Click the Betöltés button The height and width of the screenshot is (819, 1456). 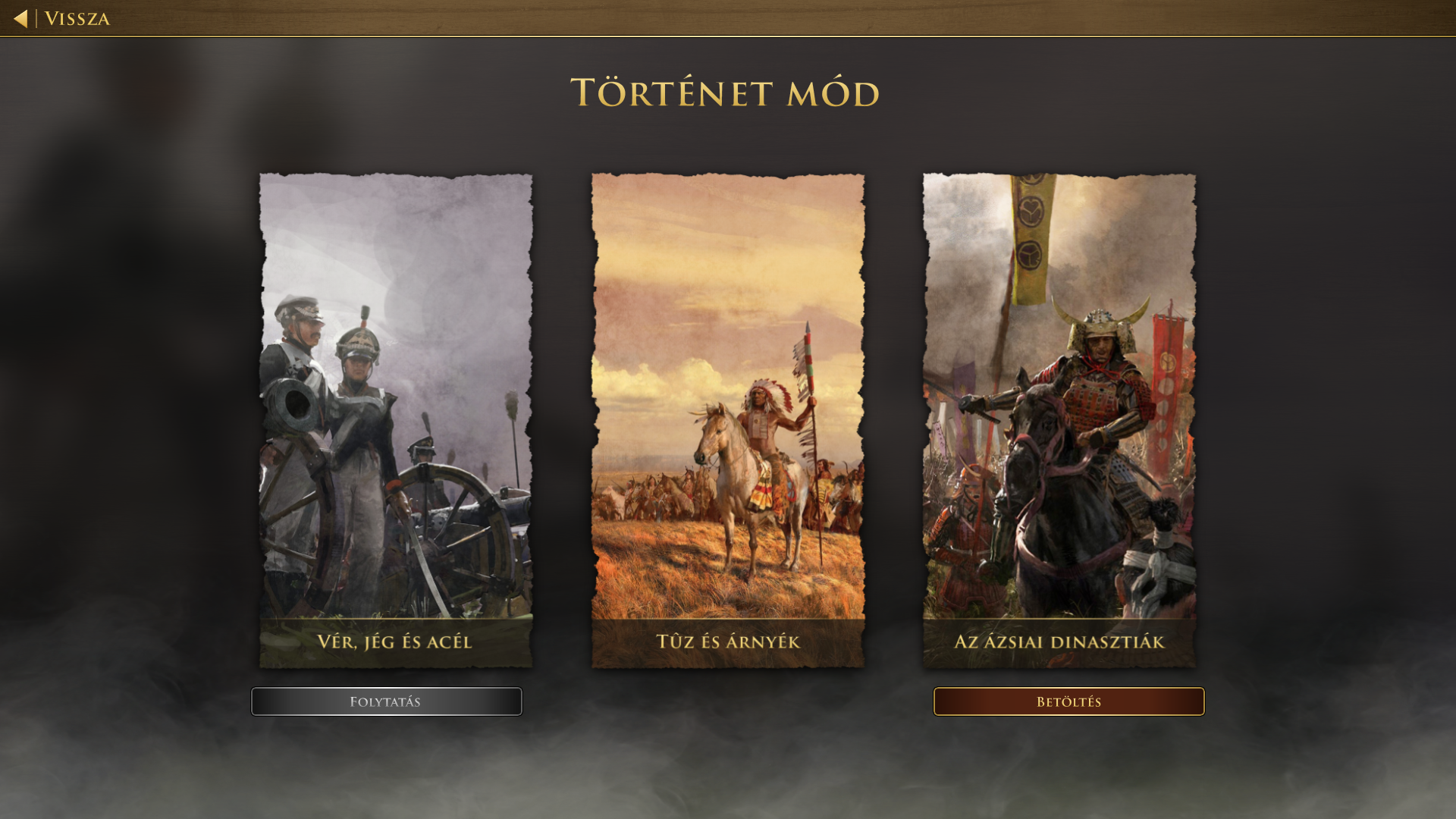tap(1068, 701)
